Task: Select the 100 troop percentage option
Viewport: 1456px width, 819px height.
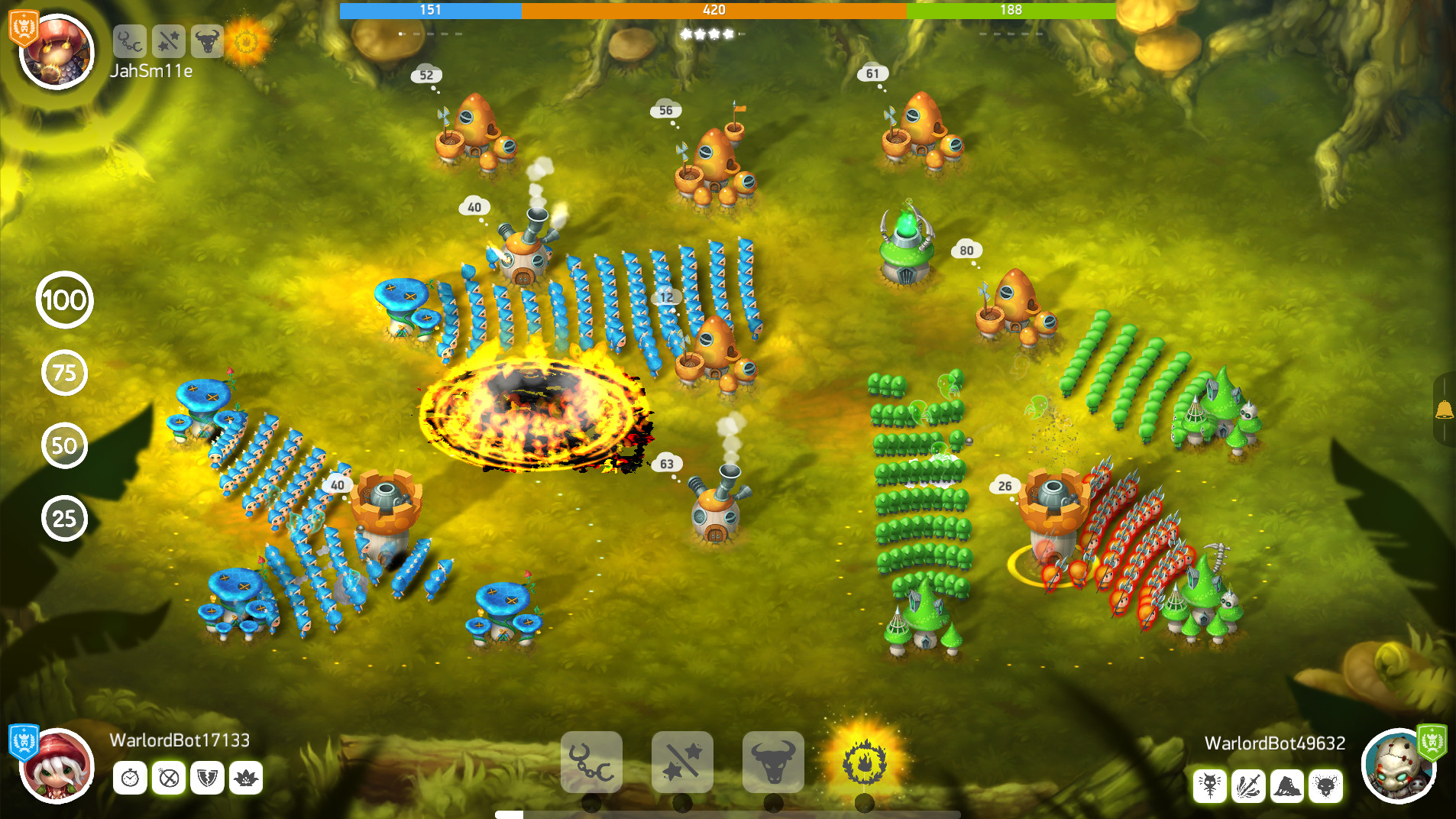Action: (64, 300)
